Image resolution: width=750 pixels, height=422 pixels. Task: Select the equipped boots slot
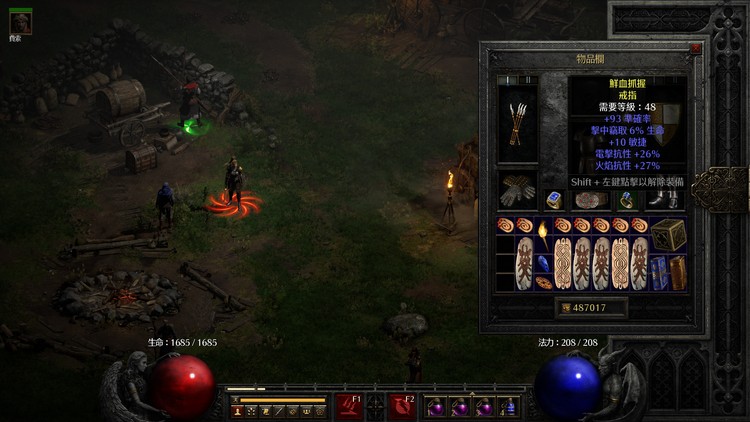[x=661, y=199]
